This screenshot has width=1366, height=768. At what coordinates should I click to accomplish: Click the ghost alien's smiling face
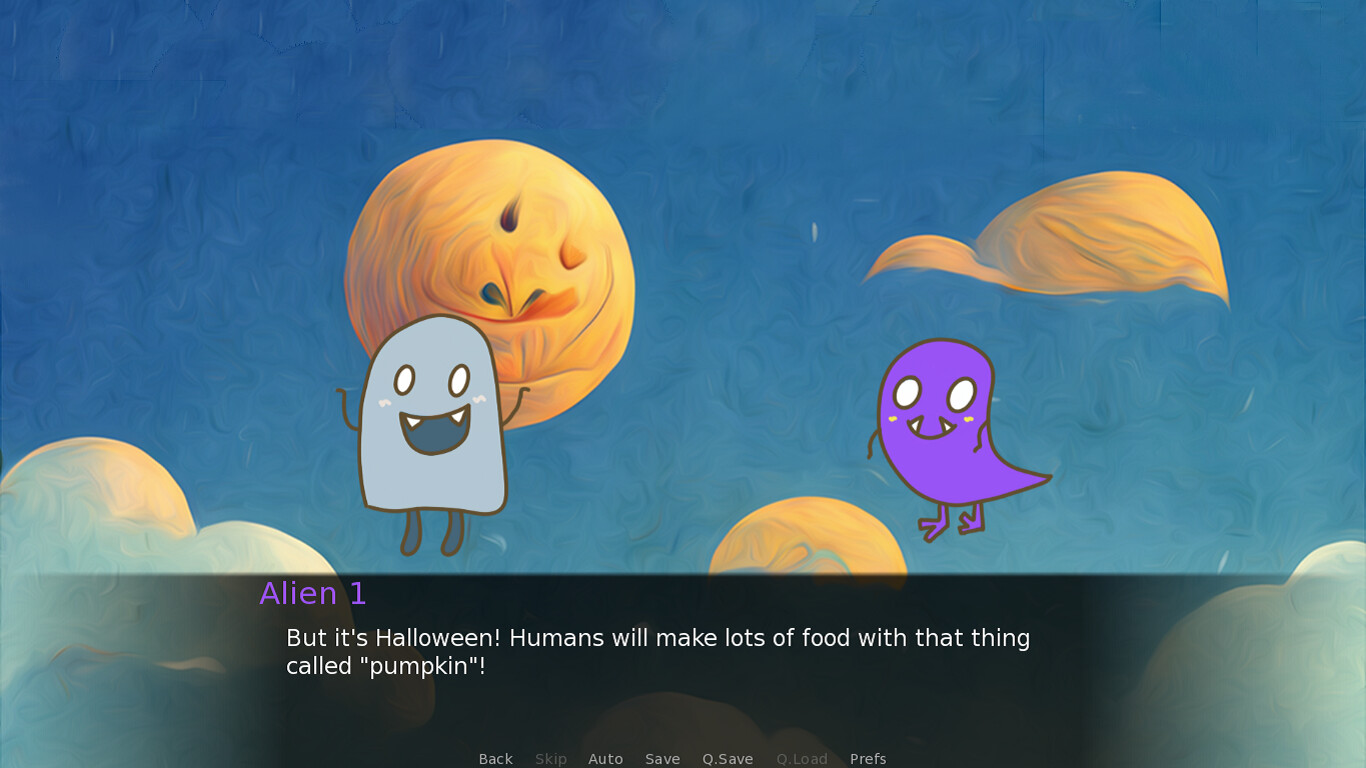[x=430, y=405]
